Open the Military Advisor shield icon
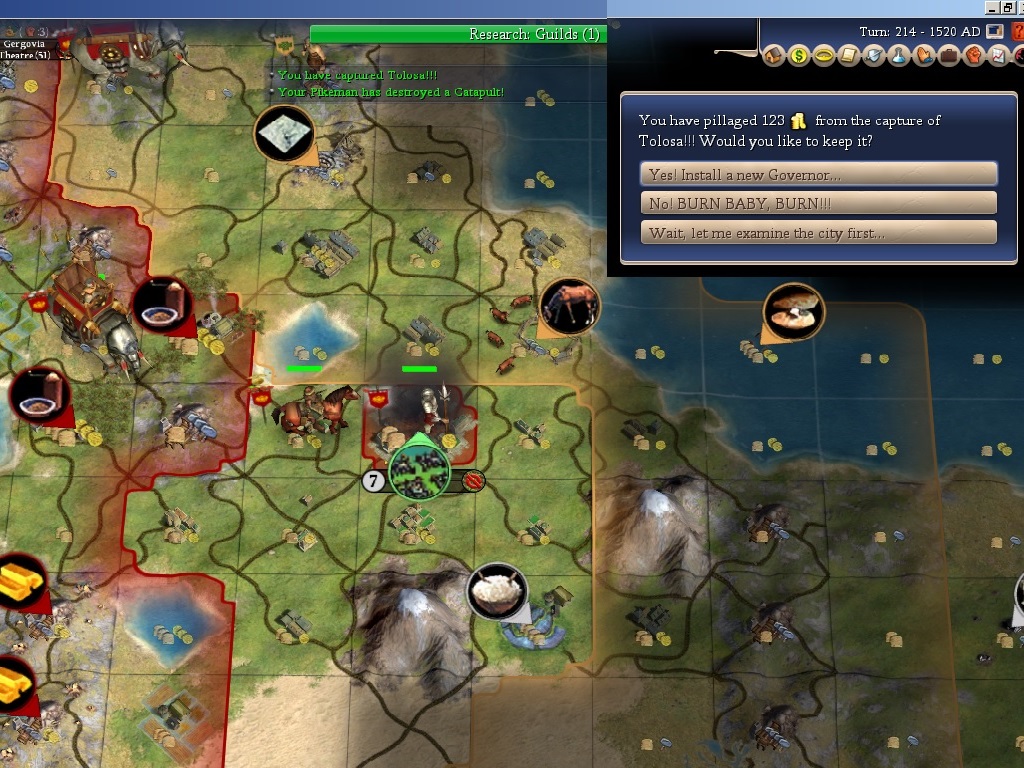 coord(874,56)
